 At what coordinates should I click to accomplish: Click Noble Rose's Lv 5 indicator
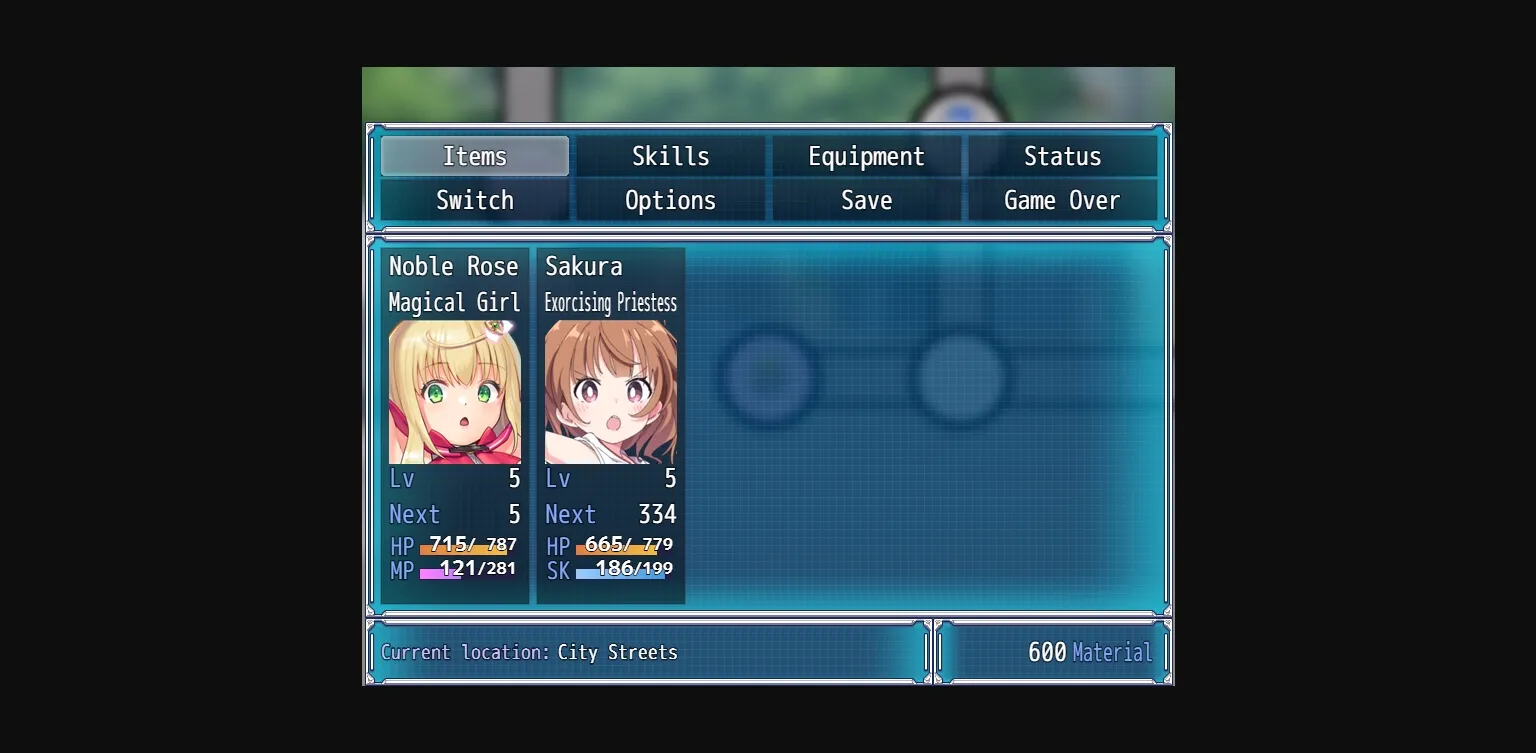pos(455,479)
